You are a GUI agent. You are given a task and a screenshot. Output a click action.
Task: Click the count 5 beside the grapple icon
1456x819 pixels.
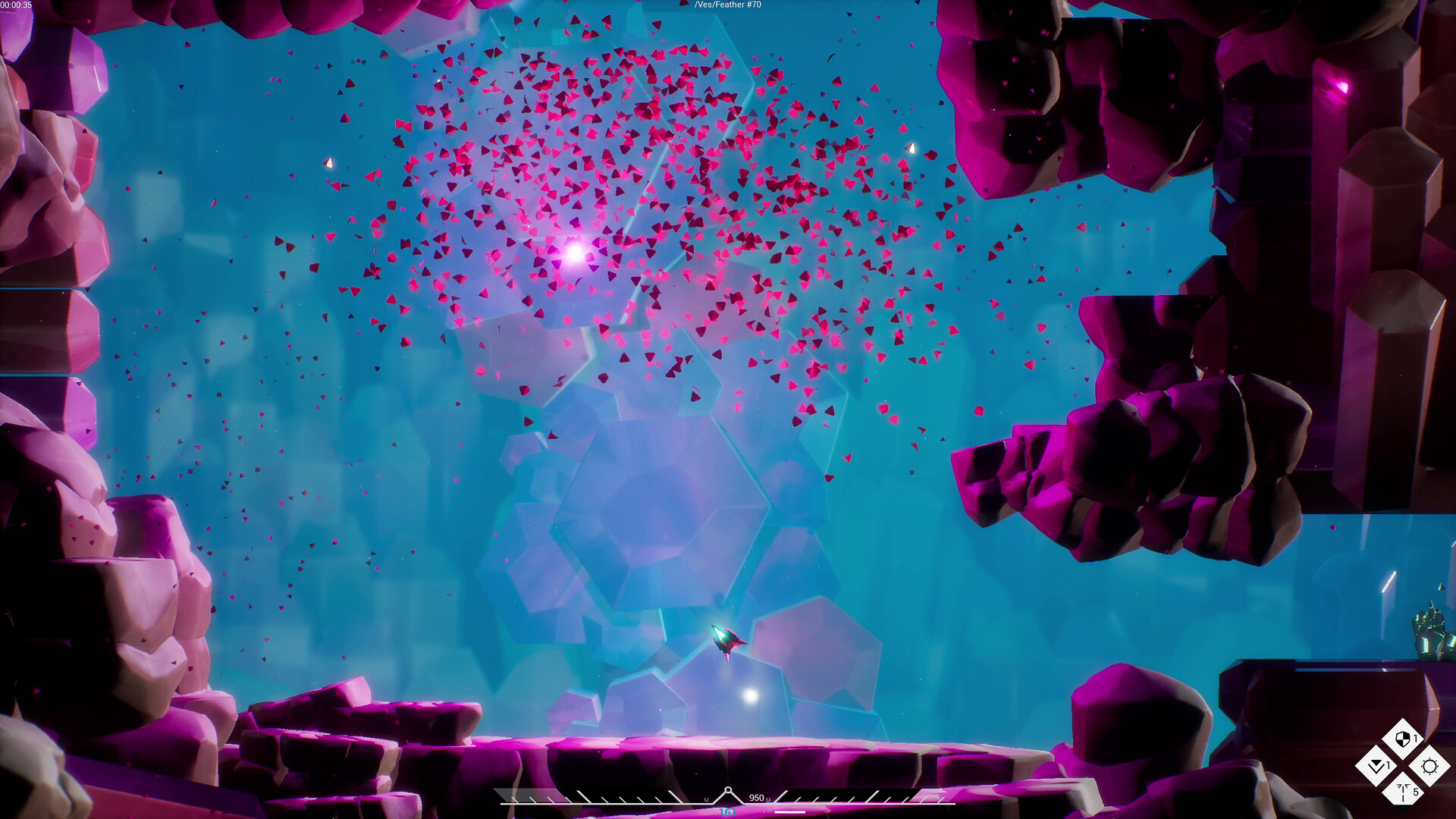(1417, 792)
